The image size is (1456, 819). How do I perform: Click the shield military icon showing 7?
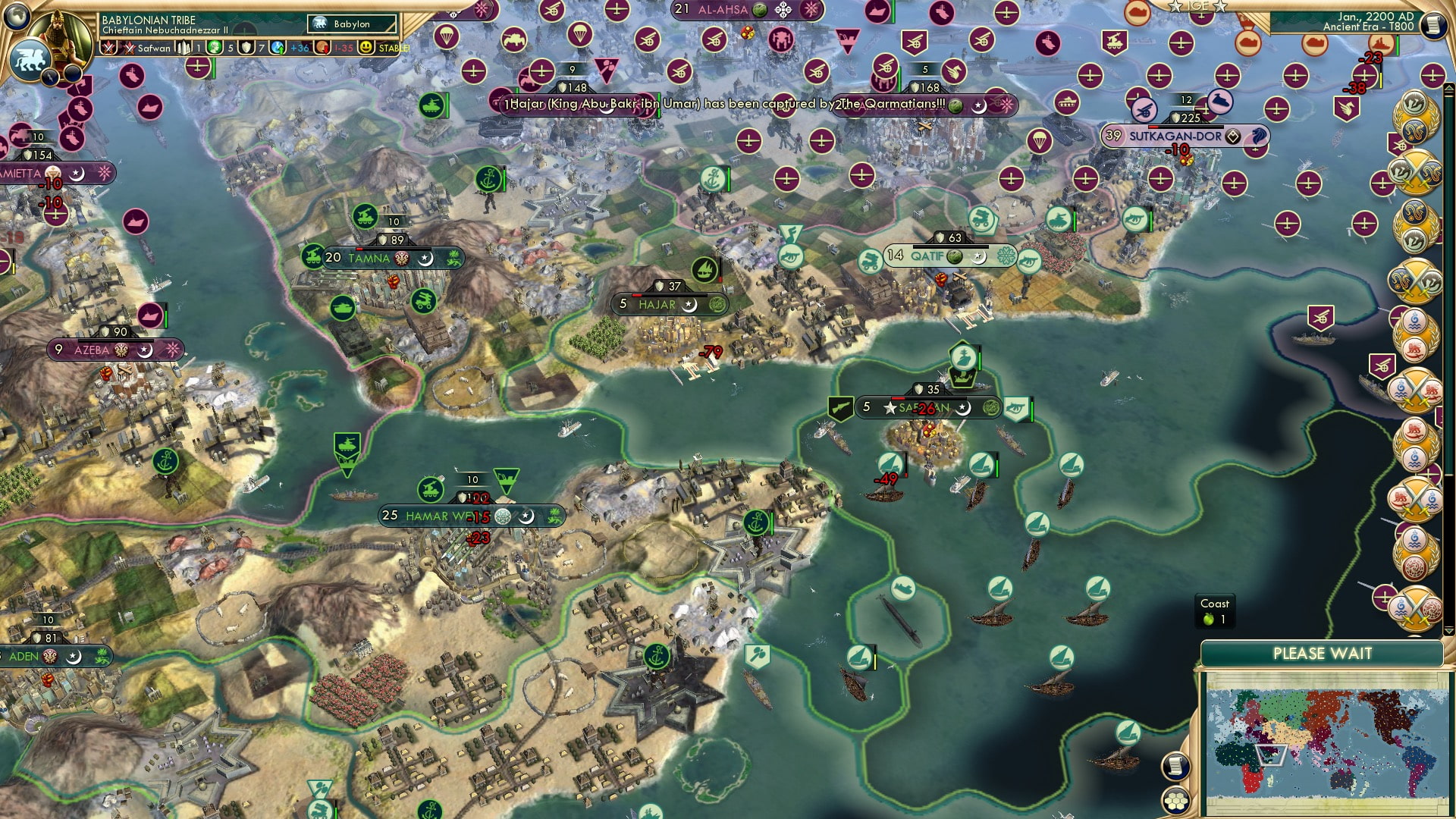246,48
